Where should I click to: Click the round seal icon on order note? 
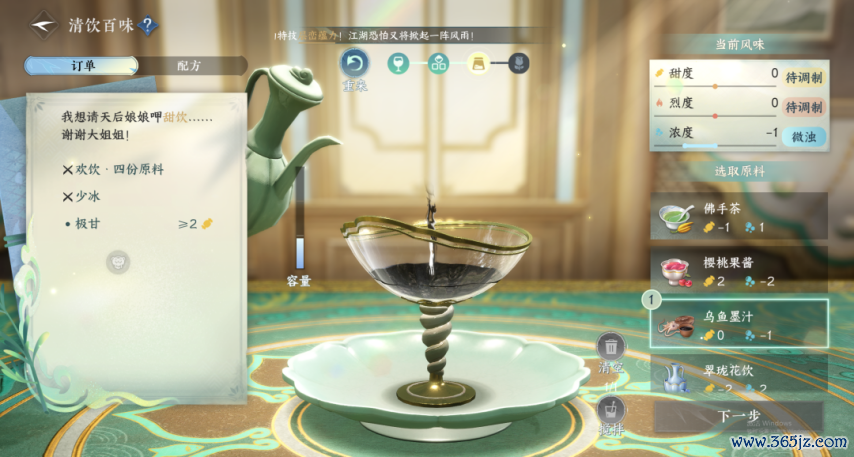[x=117, y=262]
